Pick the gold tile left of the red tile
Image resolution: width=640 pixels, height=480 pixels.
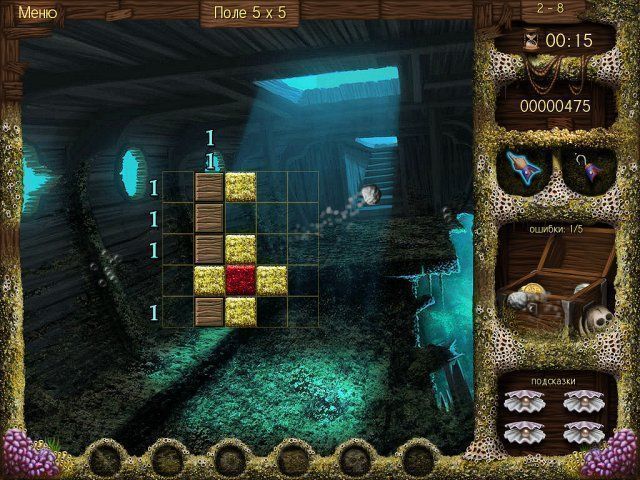tap(209, 281)
